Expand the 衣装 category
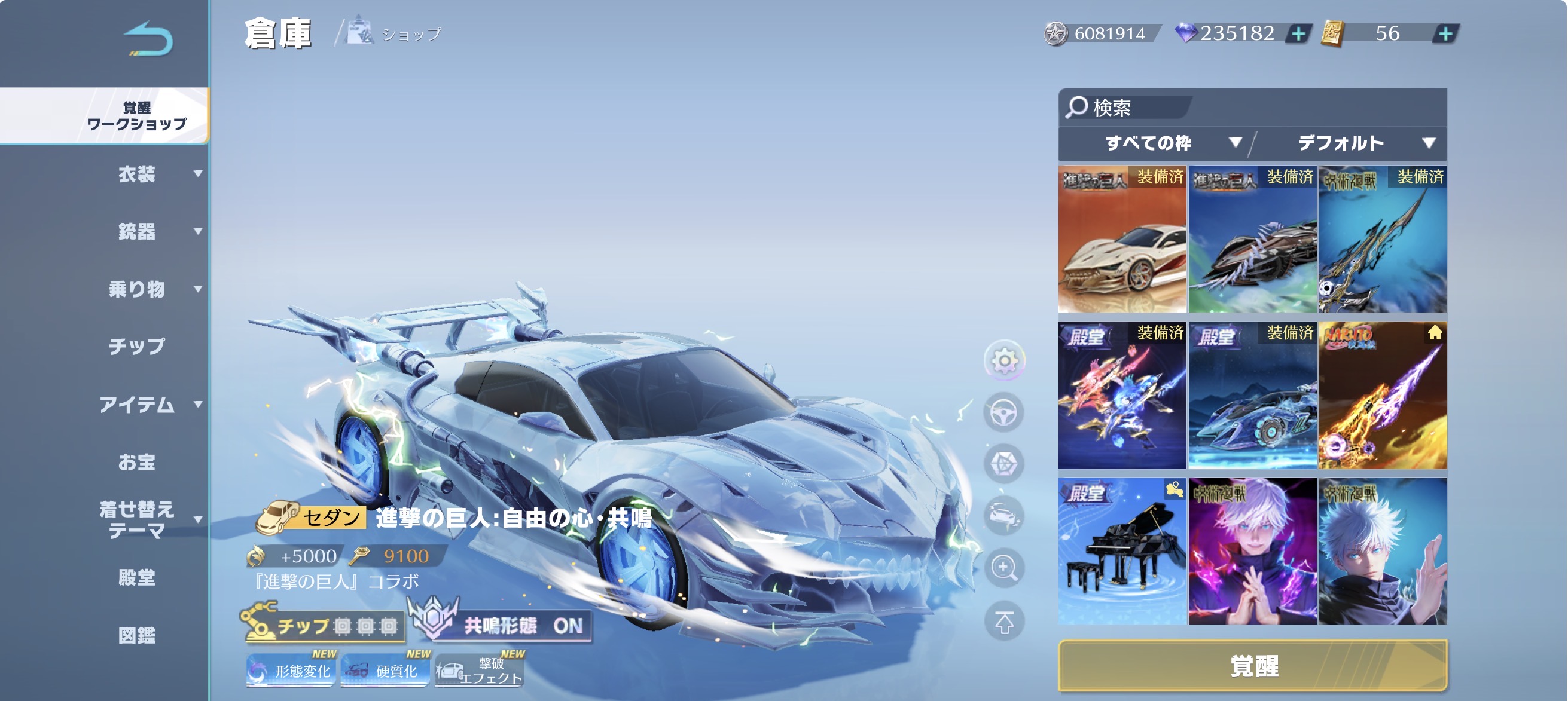The image size is (1568, 701). tap(138, 175)
